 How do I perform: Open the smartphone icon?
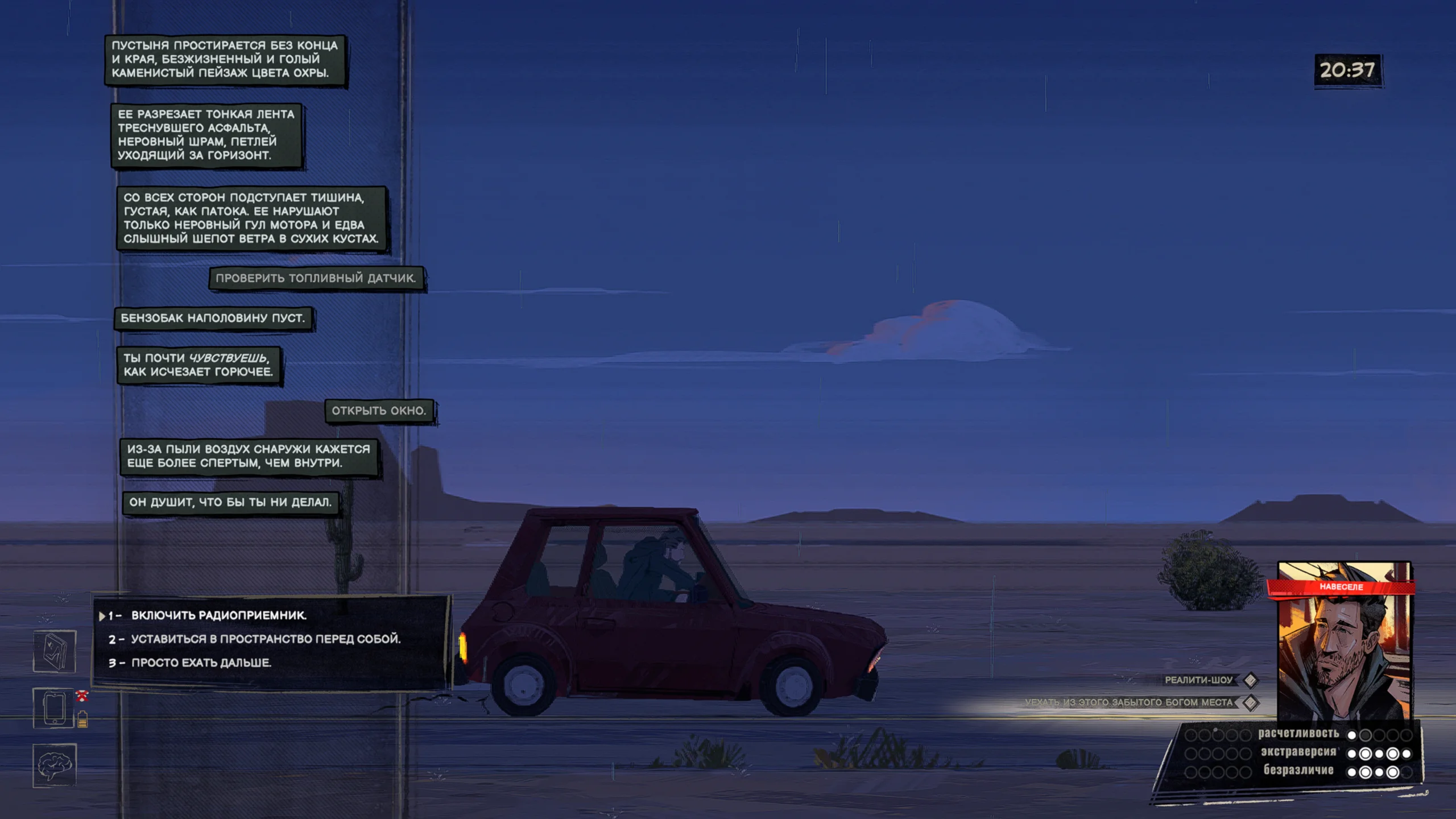55,708
